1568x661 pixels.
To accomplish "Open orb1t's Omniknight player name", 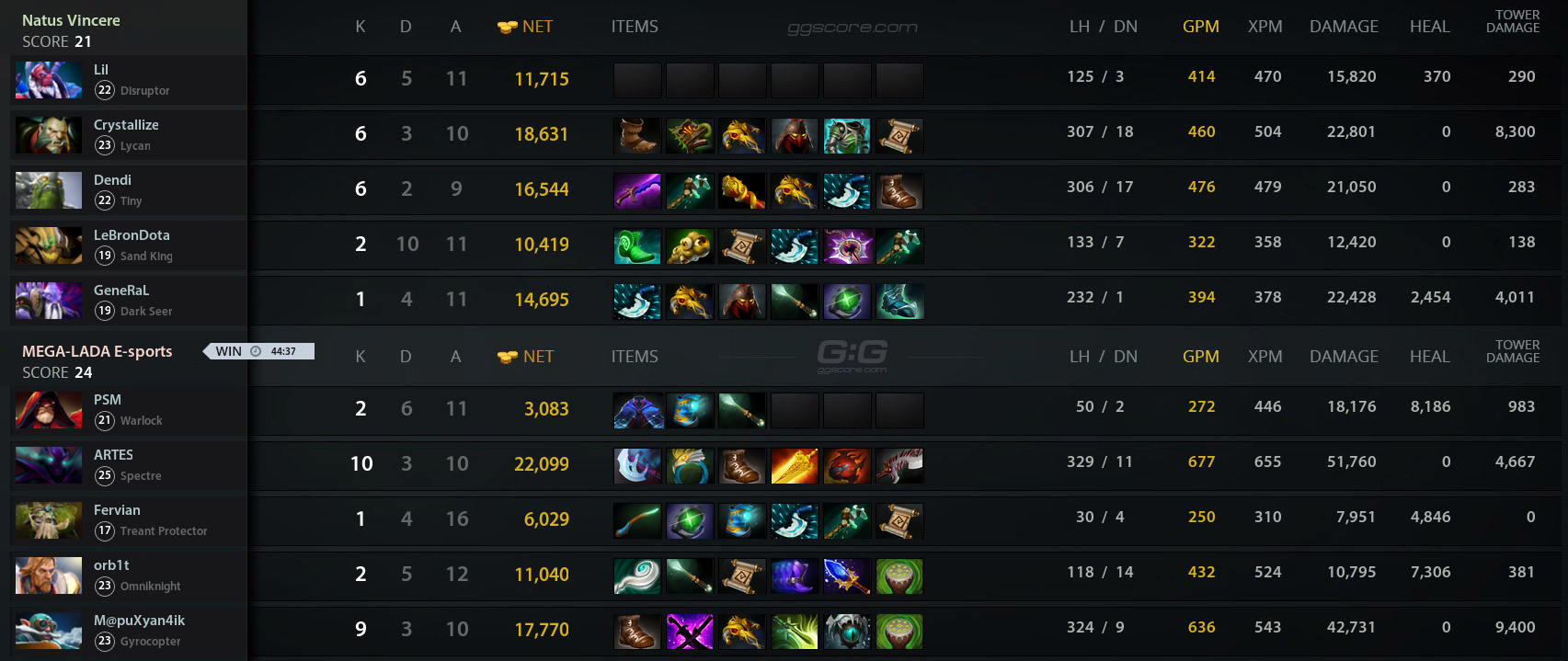I will (111, 565).
